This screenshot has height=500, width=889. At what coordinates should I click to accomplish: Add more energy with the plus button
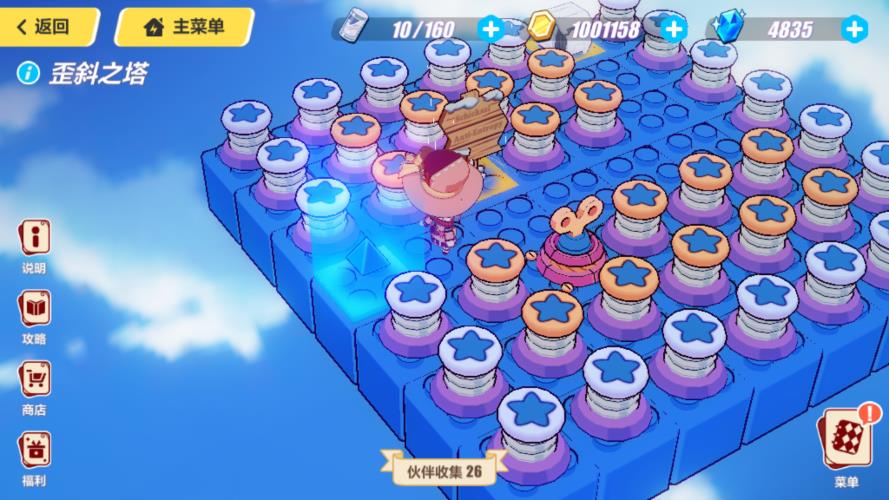tap(490, 29)
